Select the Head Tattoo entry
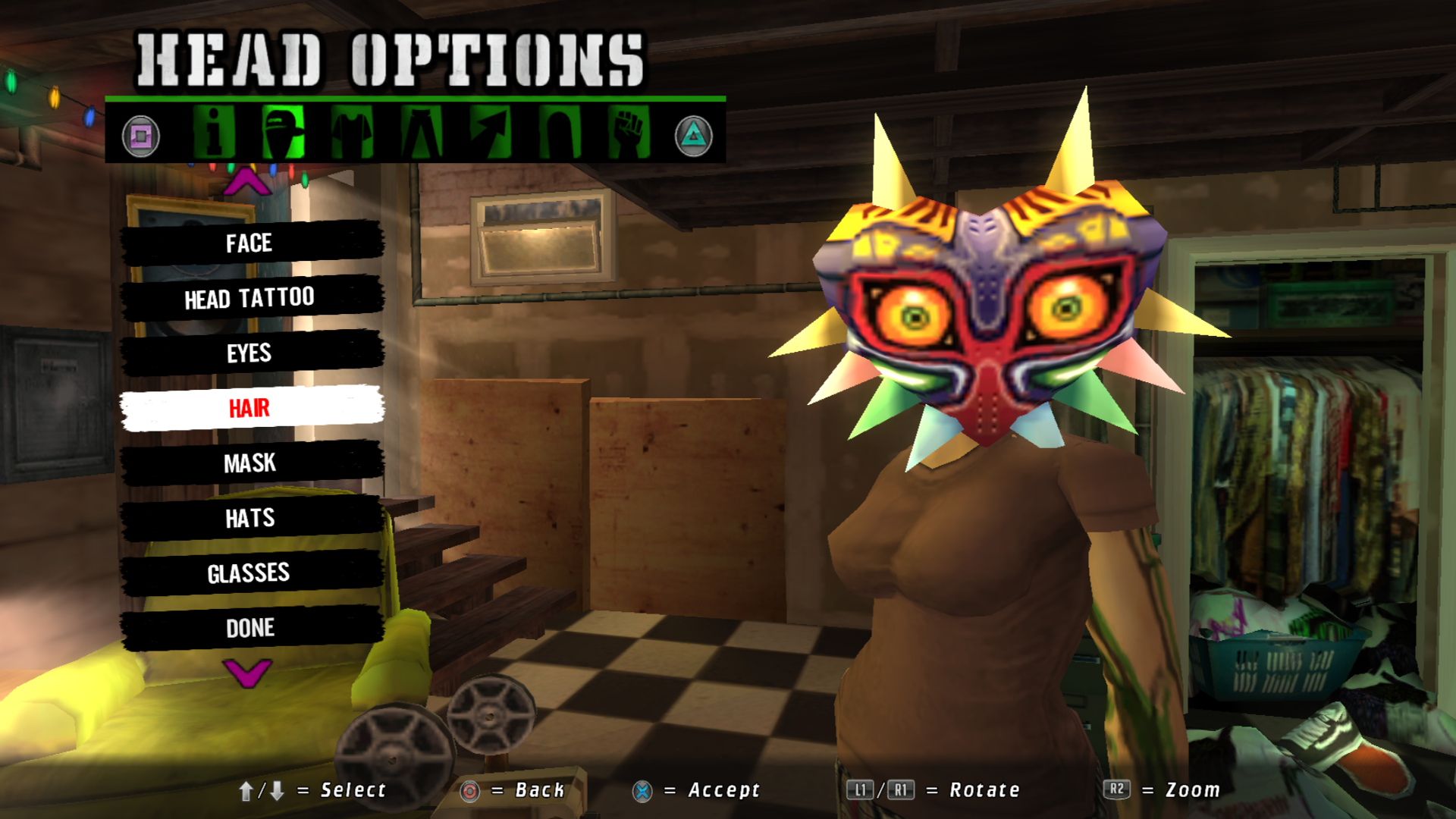Viewport: 1456px width, 819px height. pos(250,298)
